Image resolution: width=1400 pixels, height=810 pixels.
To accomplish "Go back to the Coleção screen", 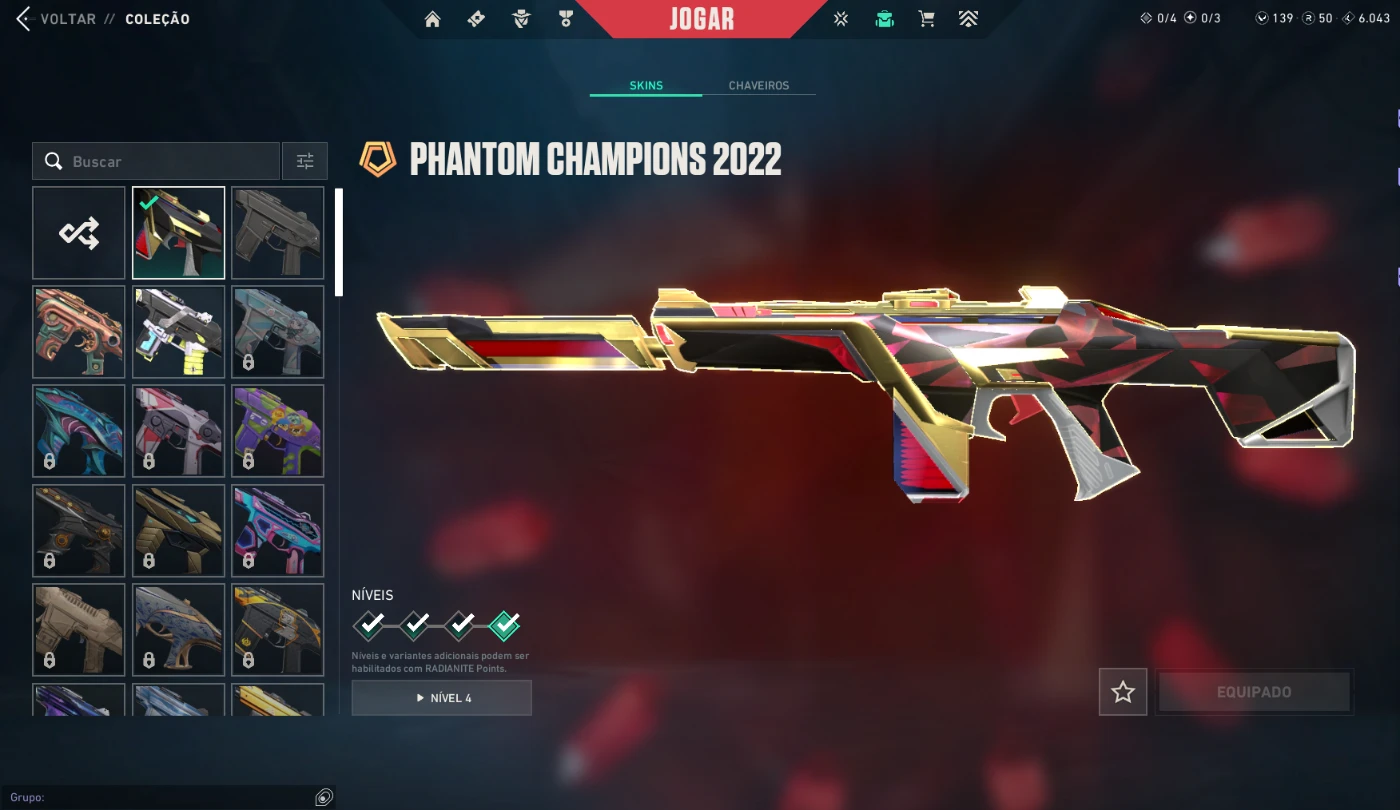I will point(60,19).
